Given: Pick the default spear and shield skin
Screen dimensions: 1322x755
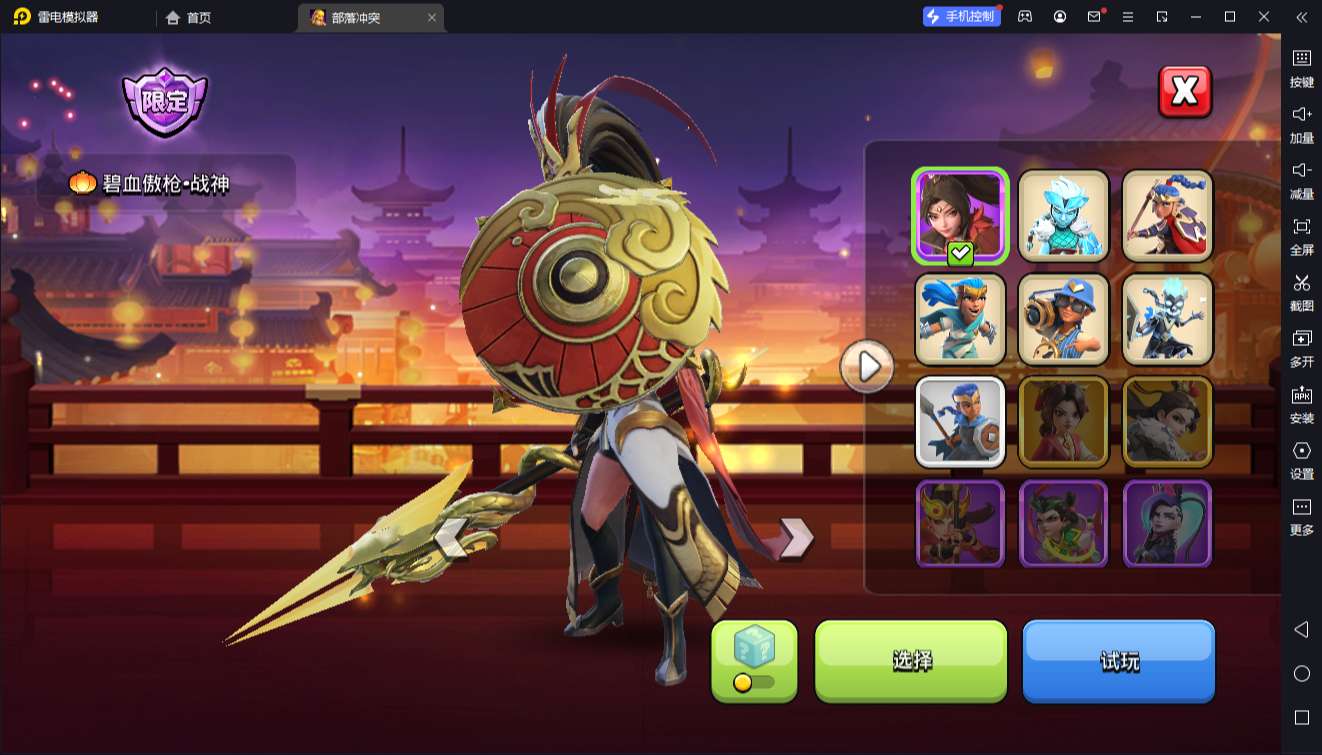Looking at the screenshot, I should [x=960, y=422].
